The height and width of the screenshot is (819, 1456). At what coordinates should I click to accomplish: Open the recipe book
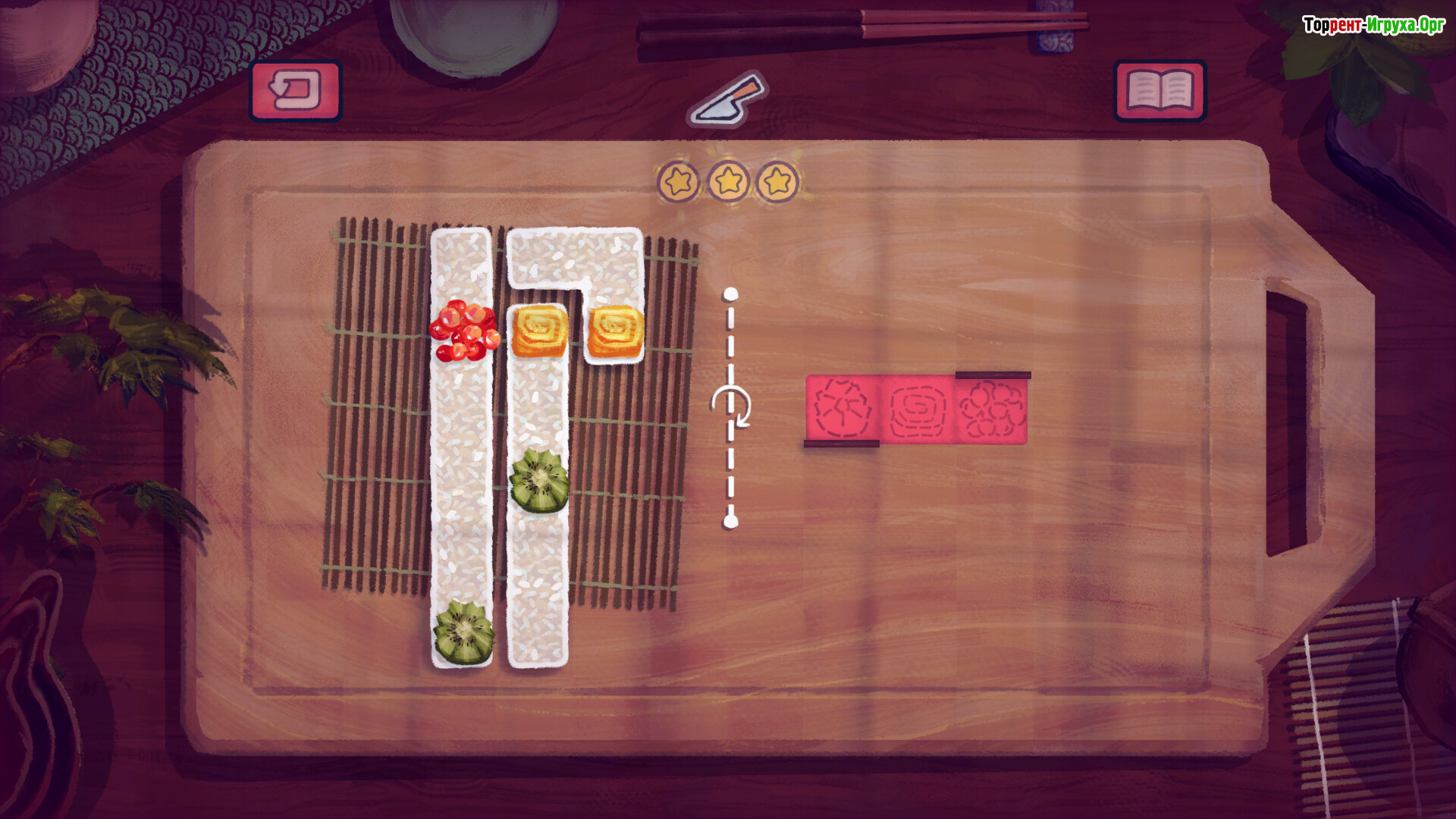click(1159, 91)
